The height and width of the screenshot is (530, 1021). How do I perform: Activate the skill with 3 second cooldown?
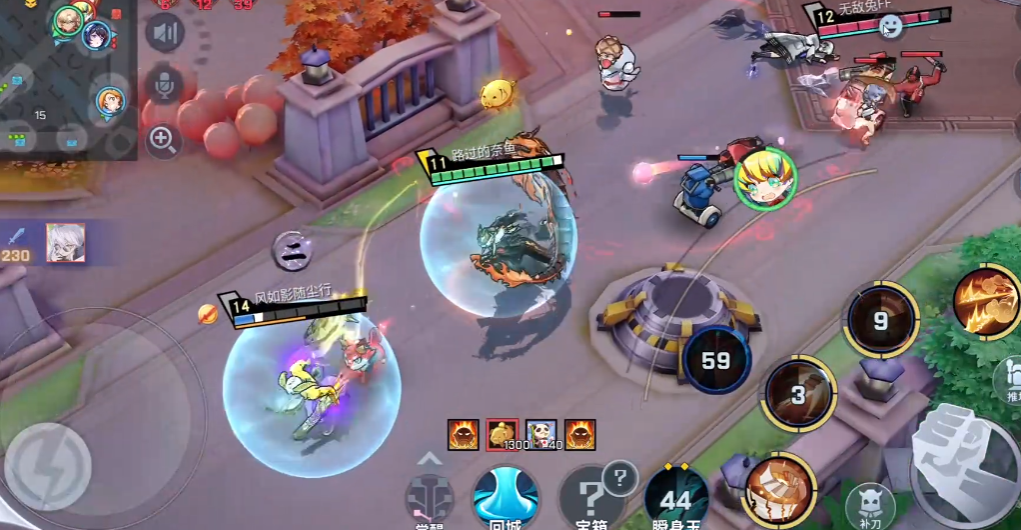(798, 393)
